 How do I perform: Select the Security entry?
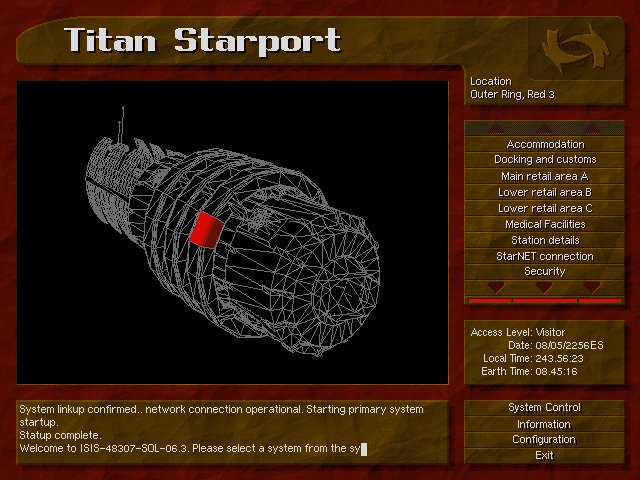(x=545, y=271)
